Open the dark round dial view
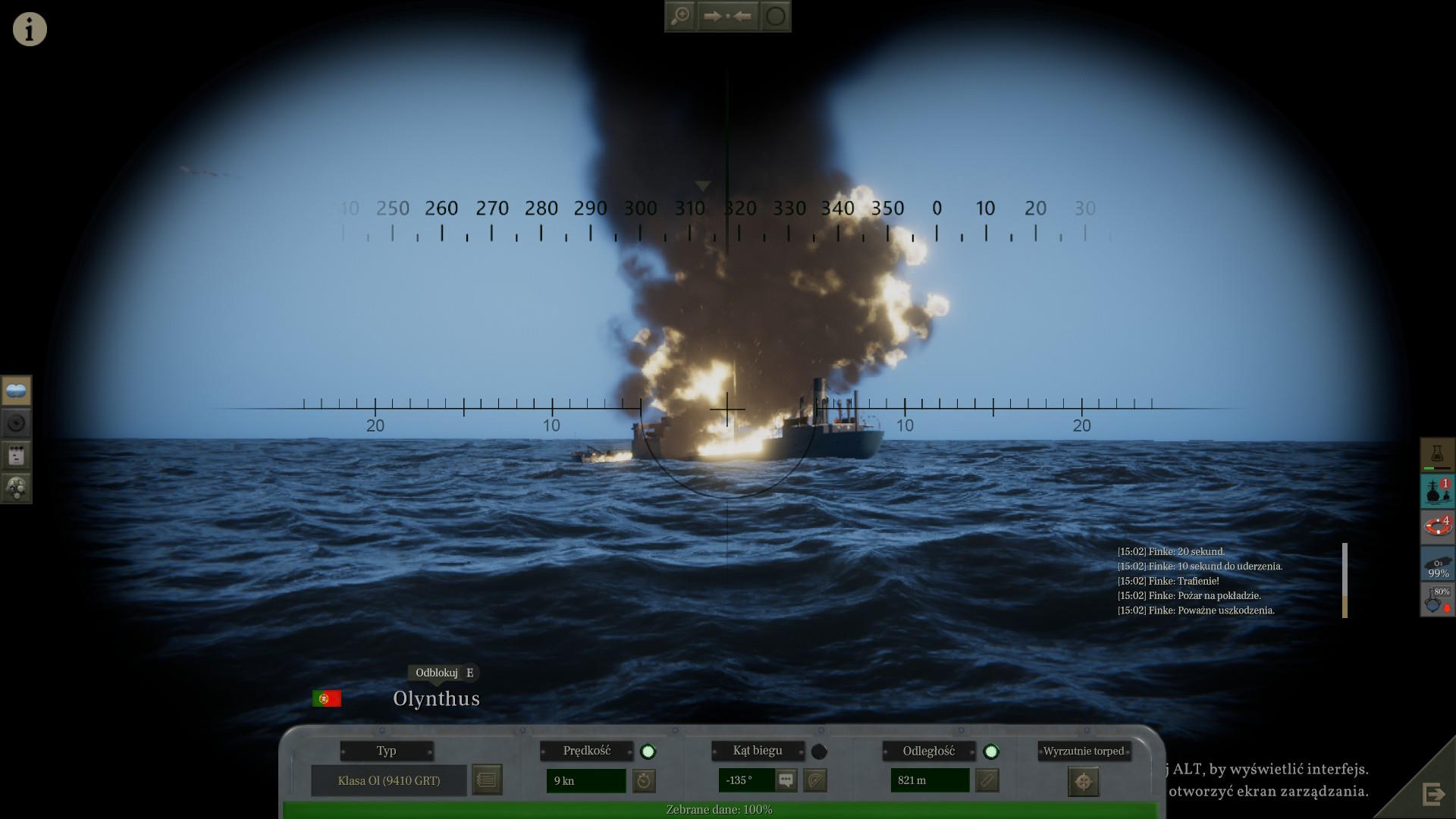 click(x=16, y=423)
